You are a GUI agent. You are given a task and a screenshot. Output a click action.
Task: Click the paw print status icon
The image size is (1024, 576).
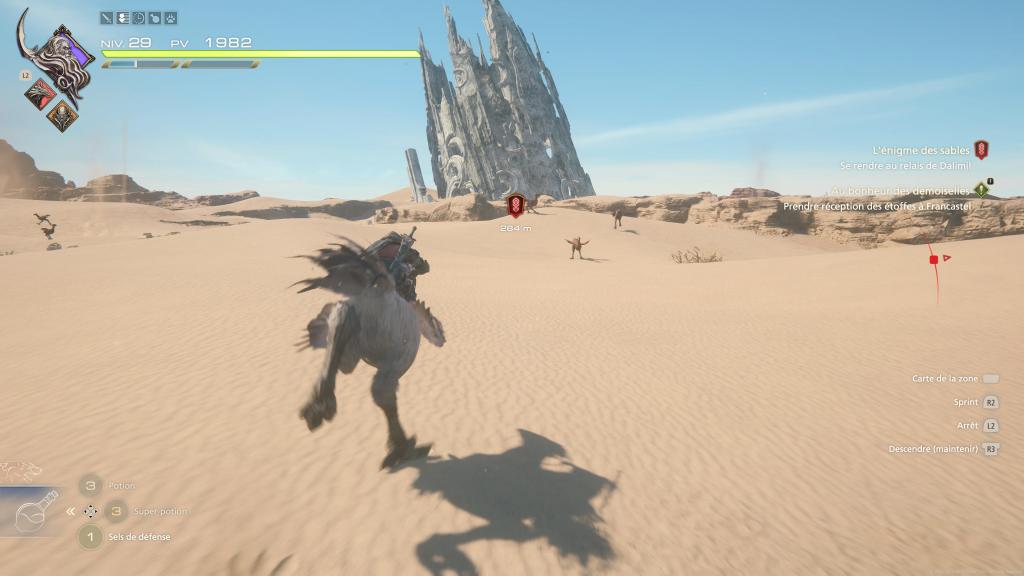(171, 18)
